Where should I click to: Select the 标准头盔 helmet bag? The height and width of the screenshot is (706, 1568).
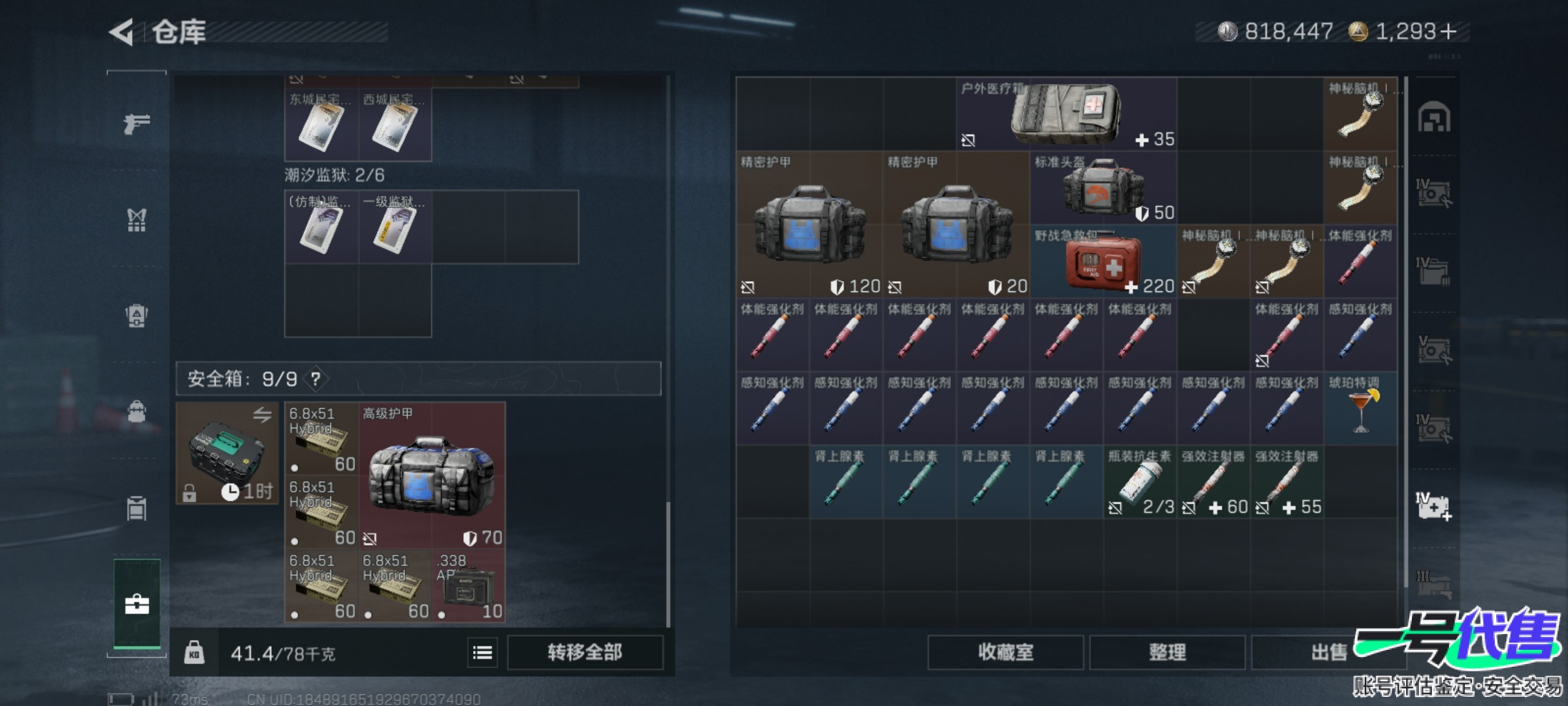1103,188
